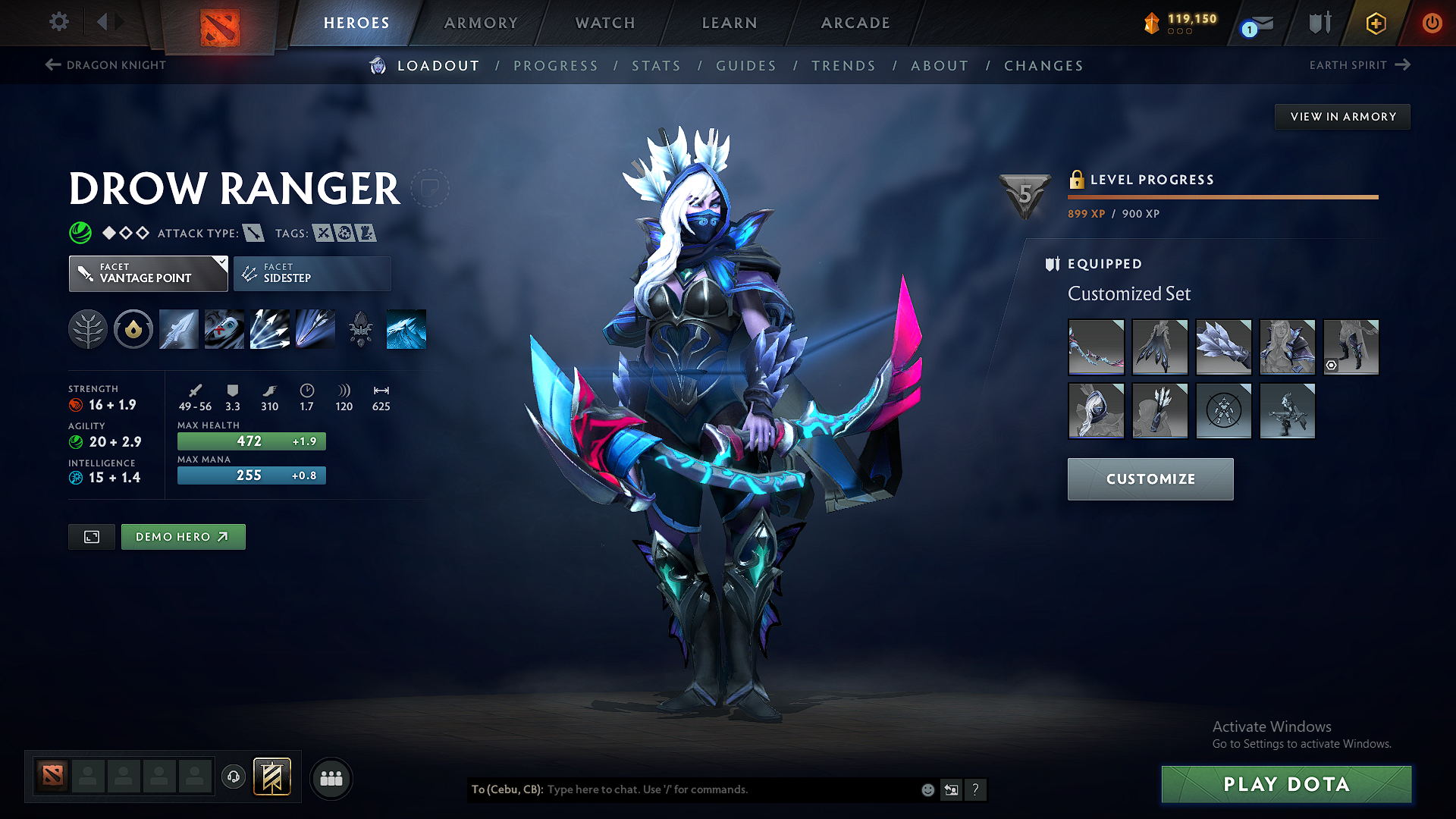Open the friends list icon
The height and width of the screenshot is (819, 1456).
[x=331, y=778]
